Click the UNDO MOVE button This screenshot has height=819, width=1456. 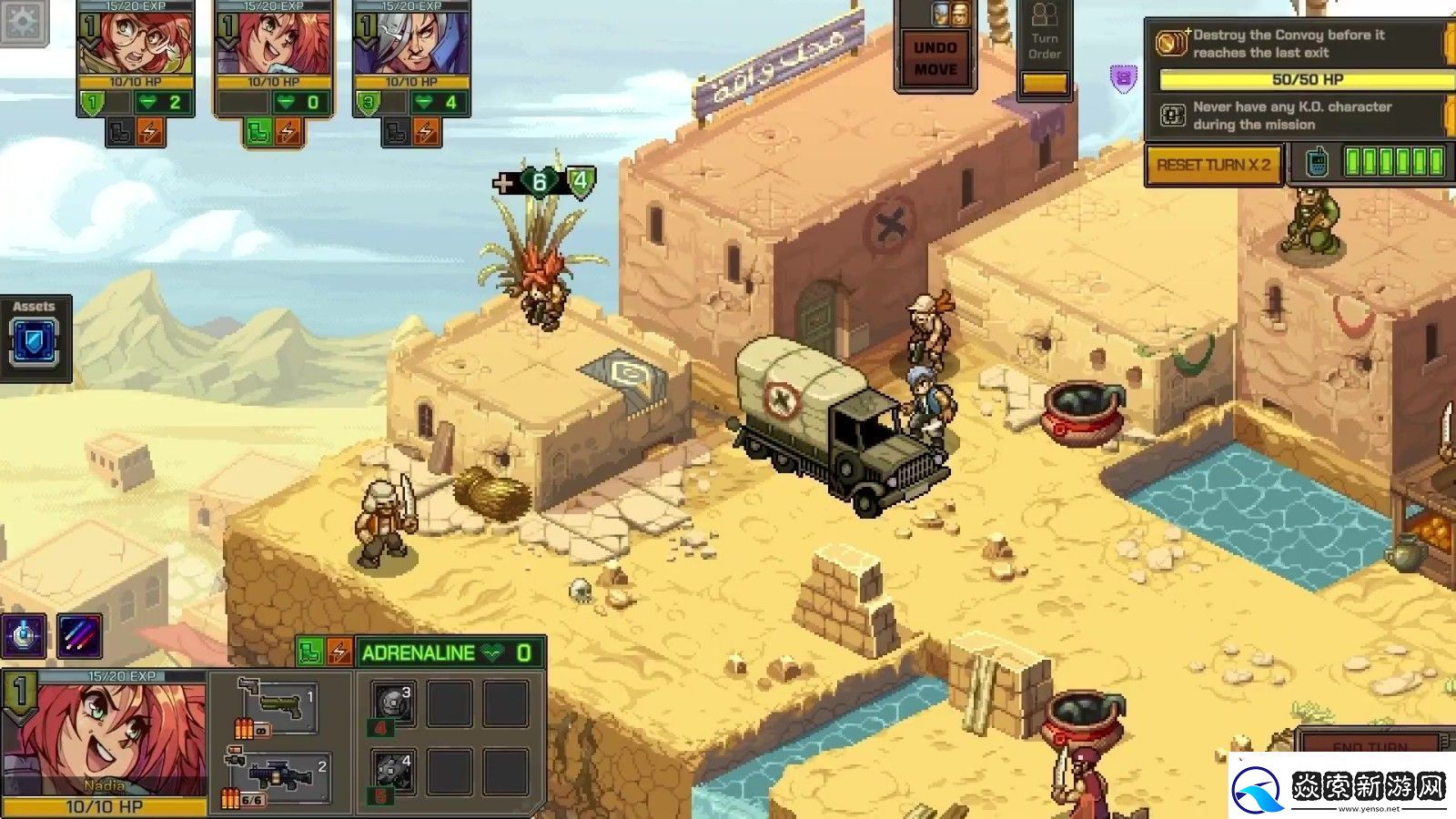click(x=935, y=58)
